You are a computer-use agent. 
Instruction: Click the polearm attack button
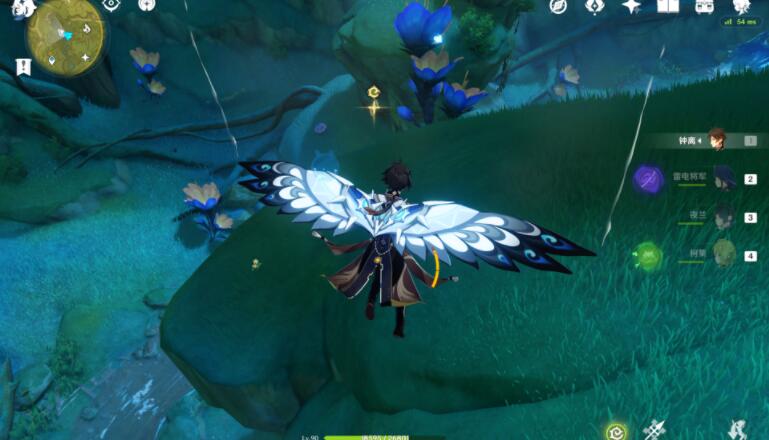(656, 431)
